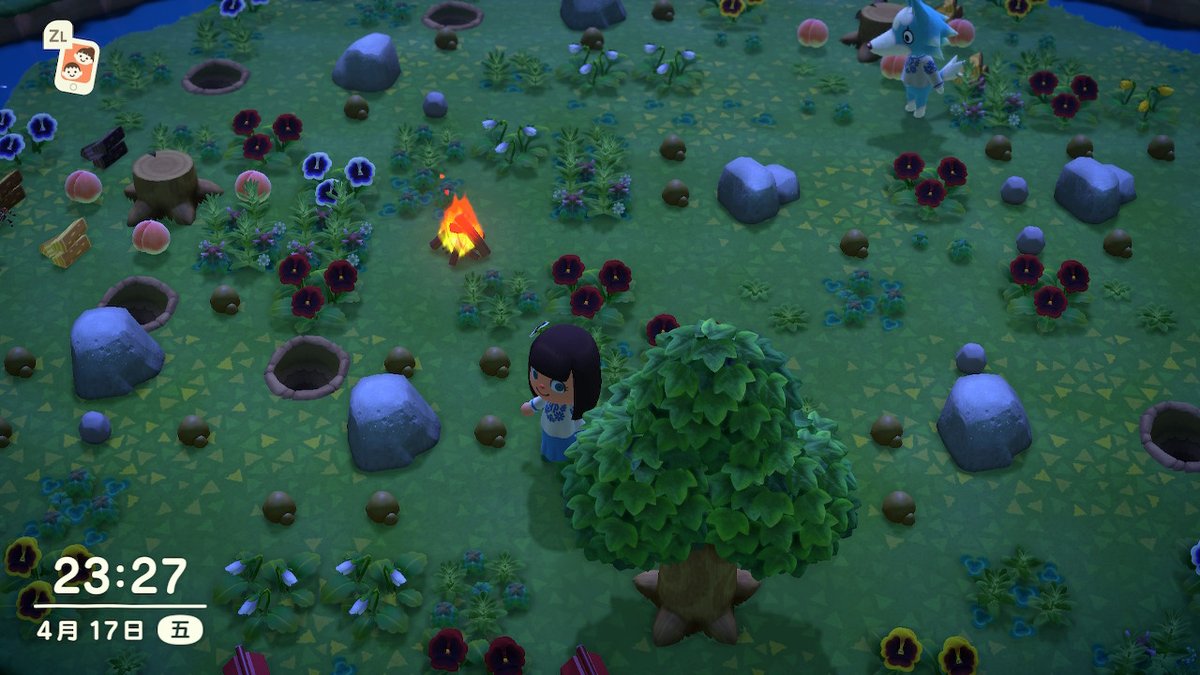Open the NookPhone icon
This screenshot has width=1200, height=675.
(76, 66)
